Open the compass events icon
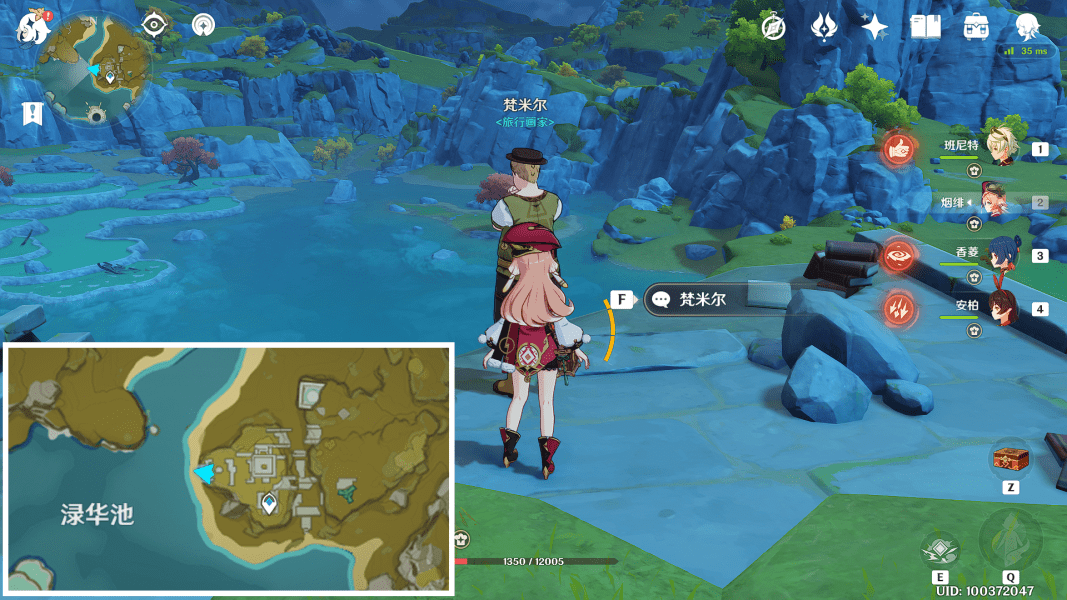Screen dimensions: 1067x600 pos(772,27)
